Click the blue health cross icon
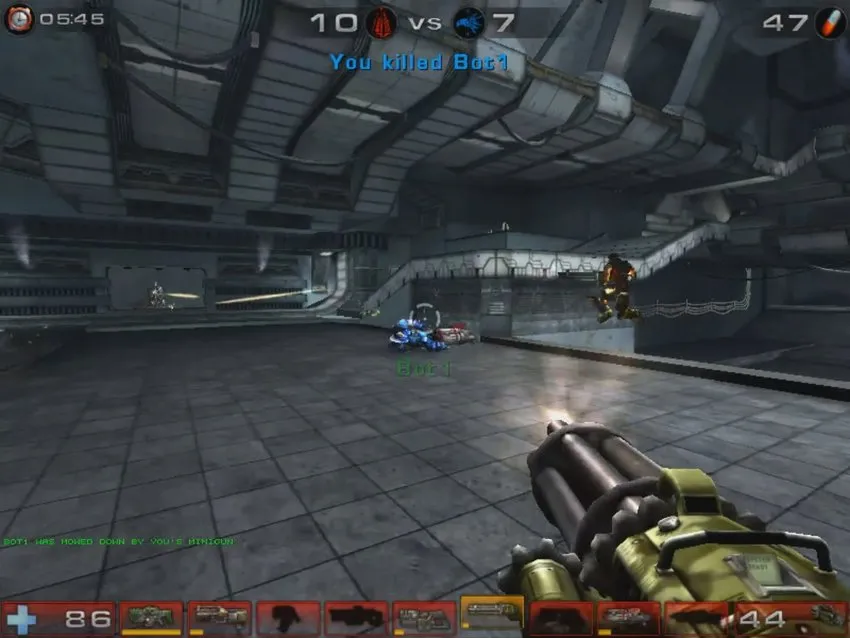850x638 pixels. 22,620
